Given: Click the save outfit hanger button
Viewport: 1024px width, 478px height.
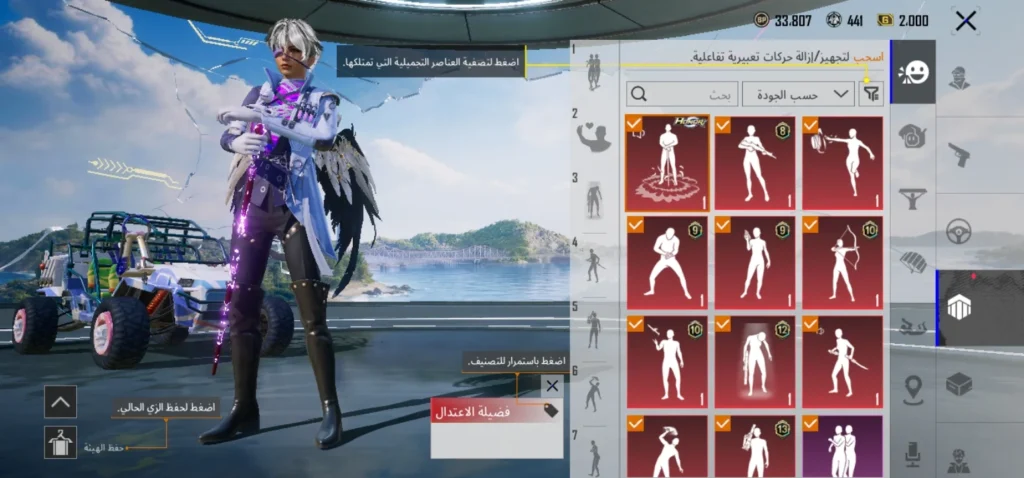Looking at the screenshot, I should (x=60, y=442).
